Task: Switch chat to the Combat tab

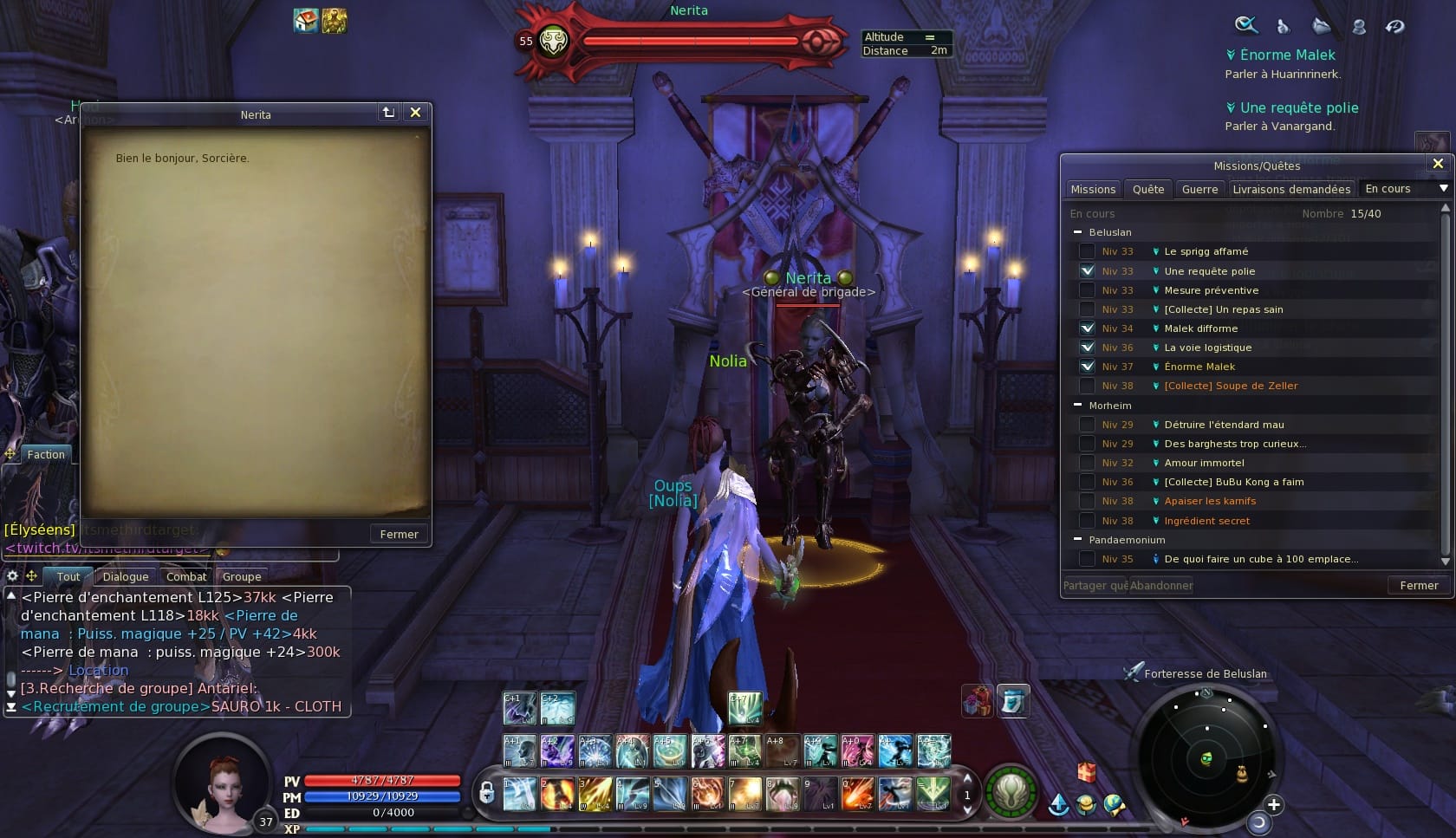Action: coord(186,577)
